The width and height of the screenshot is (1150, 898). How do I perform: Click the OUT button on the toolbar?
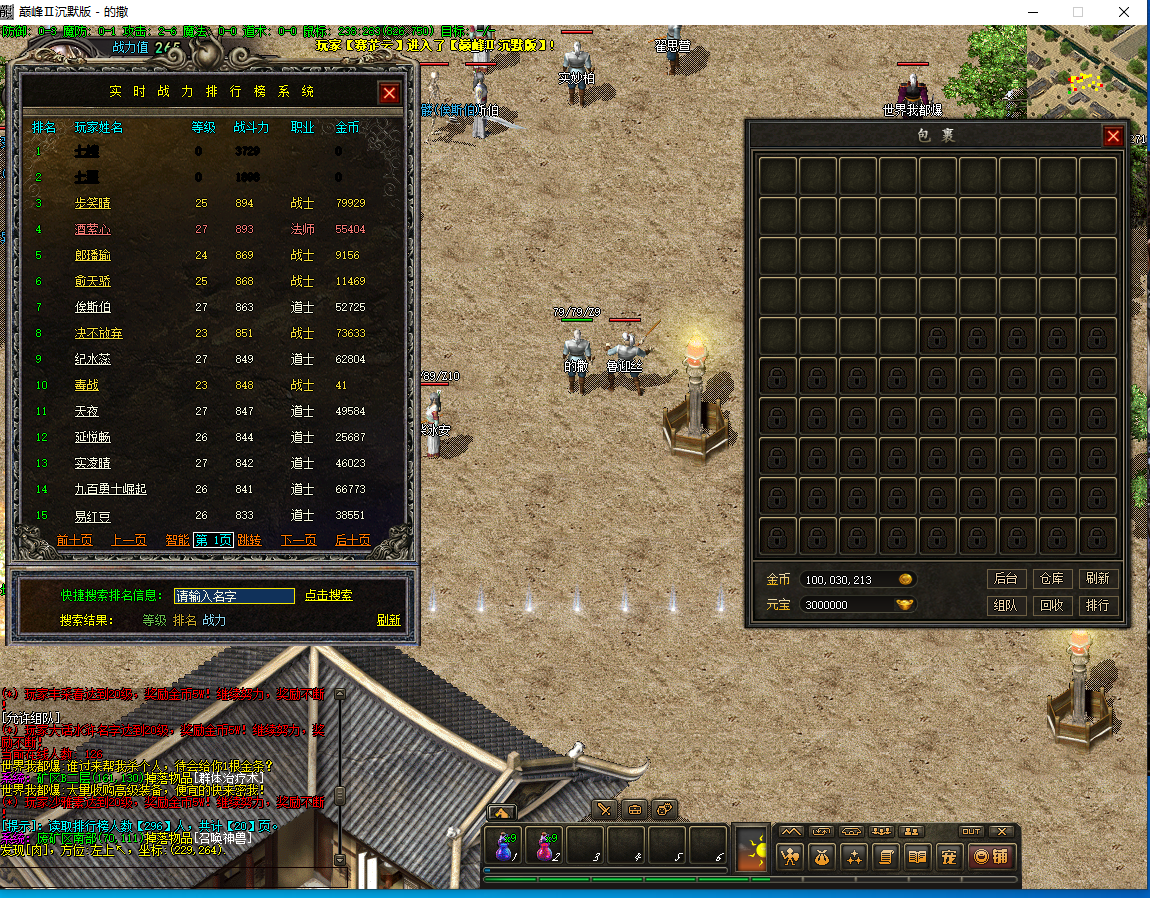click(971, 832)
